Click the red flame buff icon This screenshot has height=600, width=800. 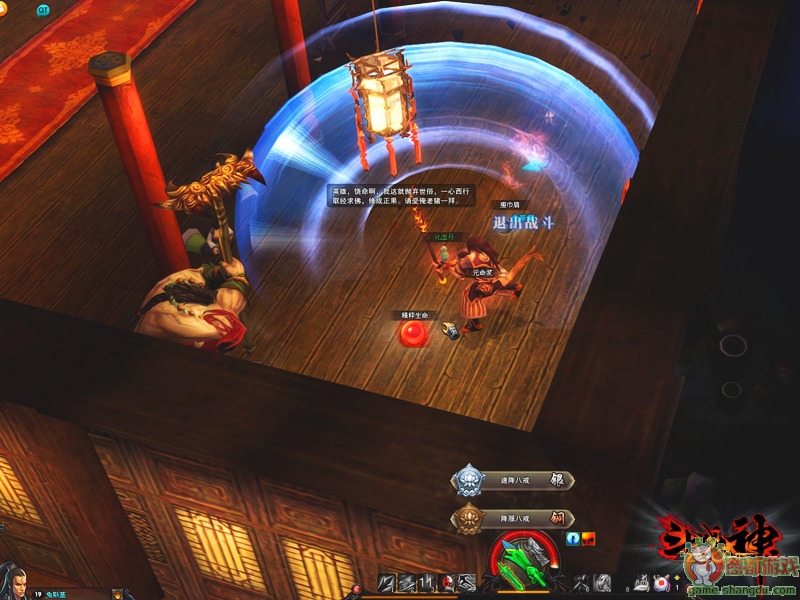(590, 538)
